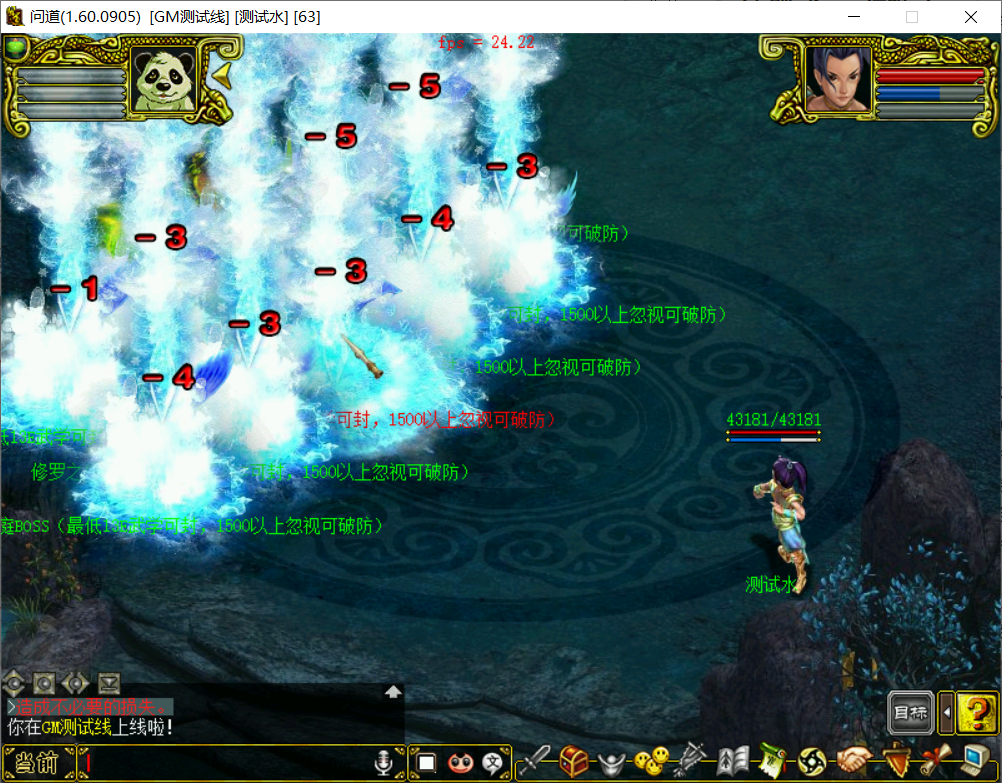The width and height of the screenshot is (1002, 783).
Task: Click the gold arrow beside the panda portrait
Action: click(221, 76)
